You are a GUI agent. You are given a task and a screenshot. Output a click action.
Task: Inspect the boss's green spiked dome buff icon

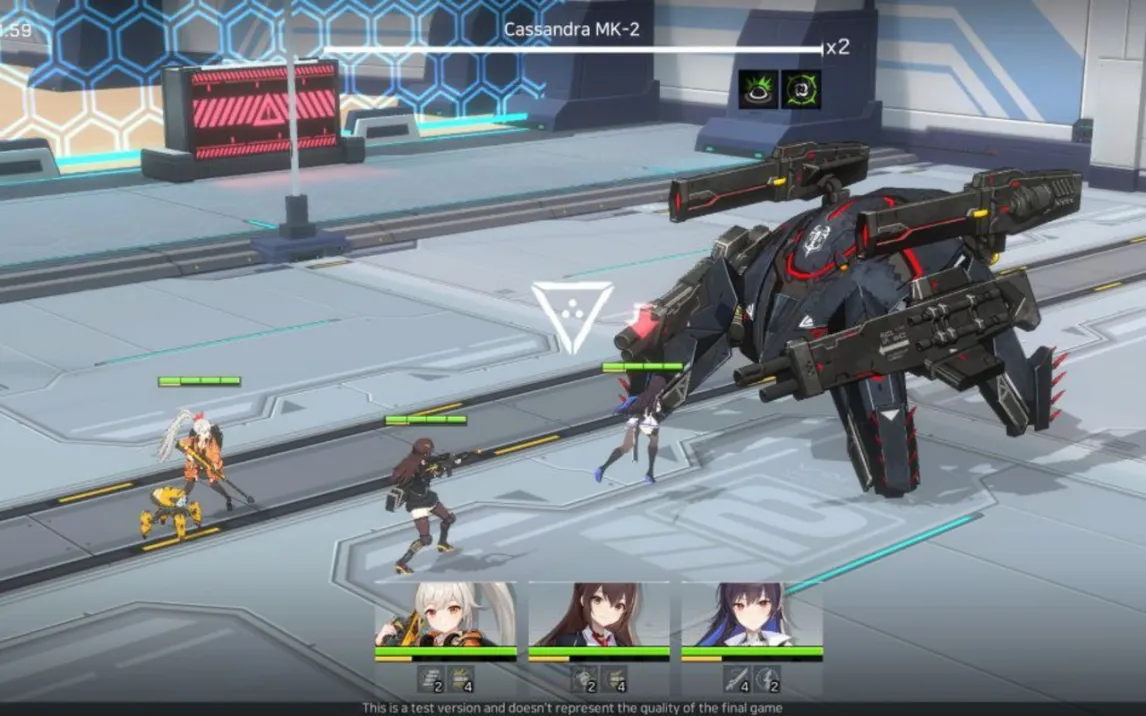coord(758,89)
